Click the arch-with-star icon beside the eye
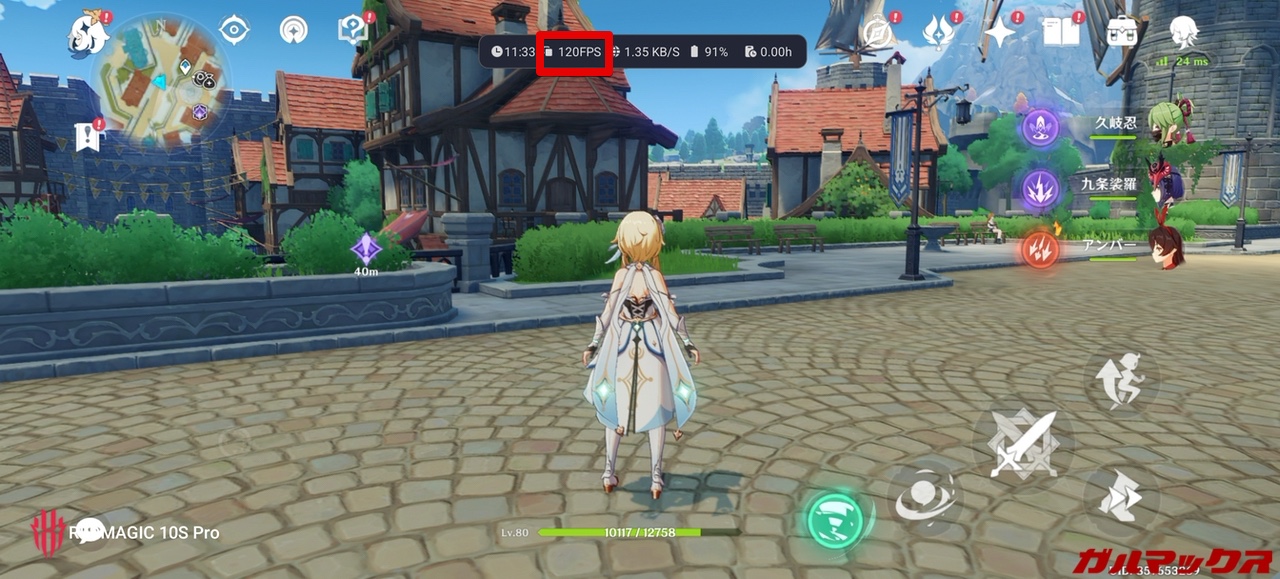The height and width of the screenshot is (579, 1280). coord(294,30)
